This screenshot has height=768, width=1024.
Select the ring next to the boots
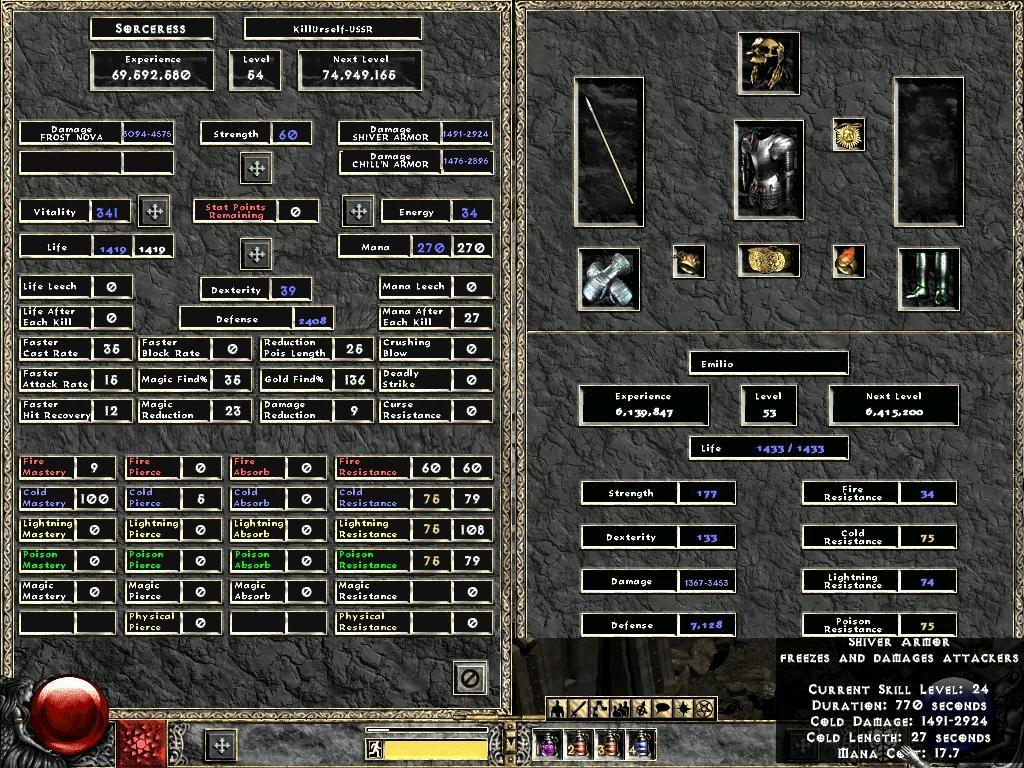pos(848,261)
